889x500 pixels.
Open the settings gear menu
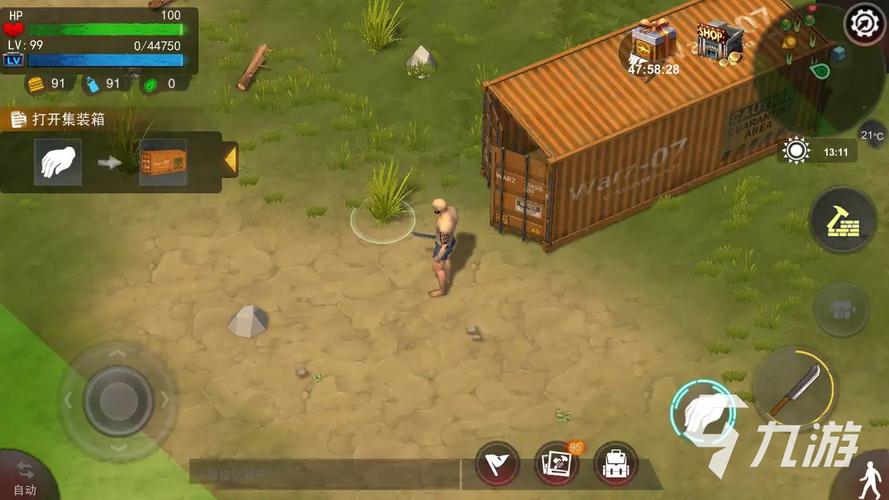(x=863, y=24)
